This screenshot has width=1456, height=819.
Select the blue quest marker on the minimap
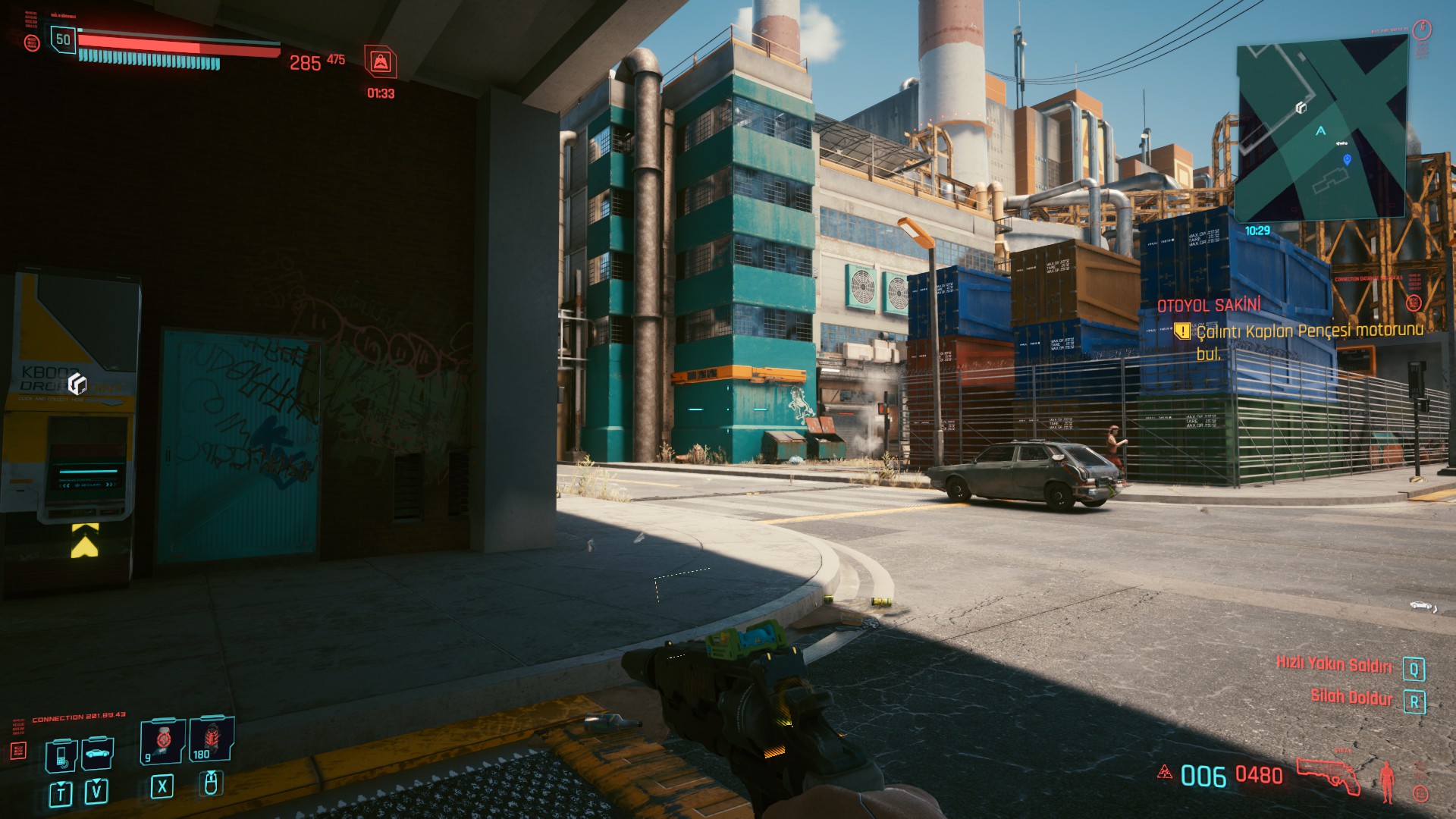[x=1347, y=159]
